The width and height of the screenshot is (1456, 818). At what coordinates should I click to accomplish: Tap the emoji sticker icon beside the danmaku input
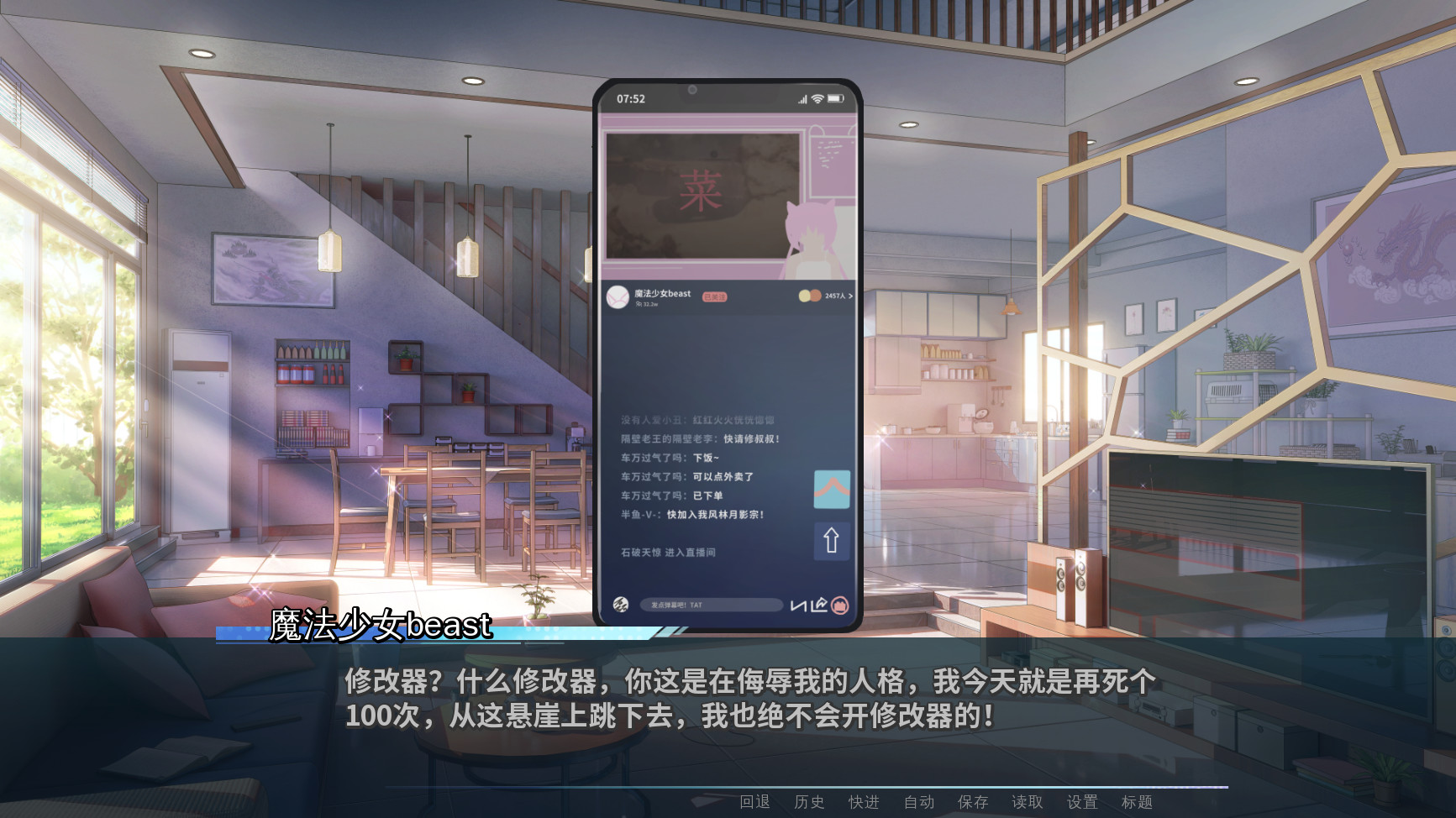622,604
